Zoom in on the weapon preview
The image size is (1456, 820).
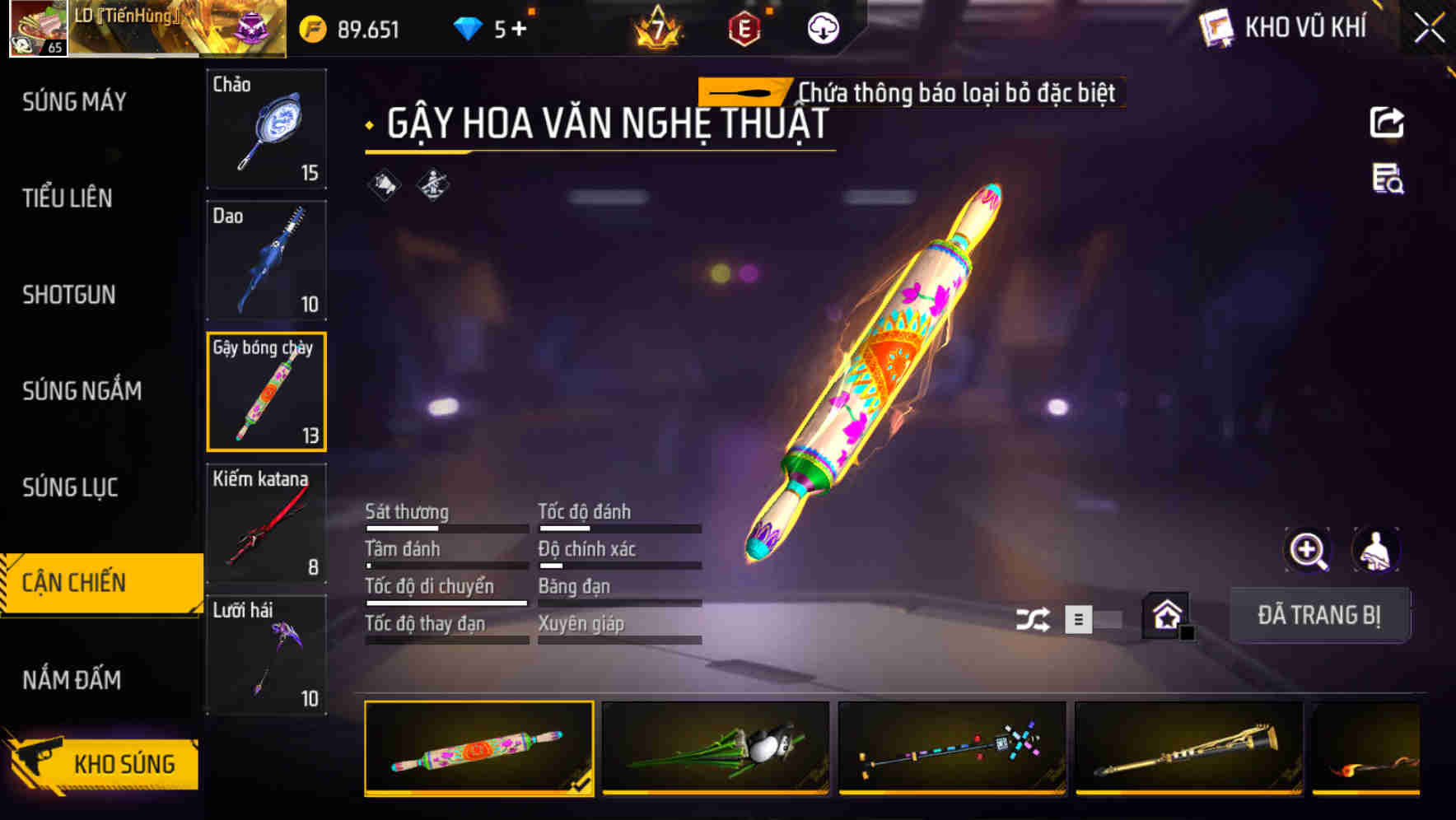point(1306,550)
